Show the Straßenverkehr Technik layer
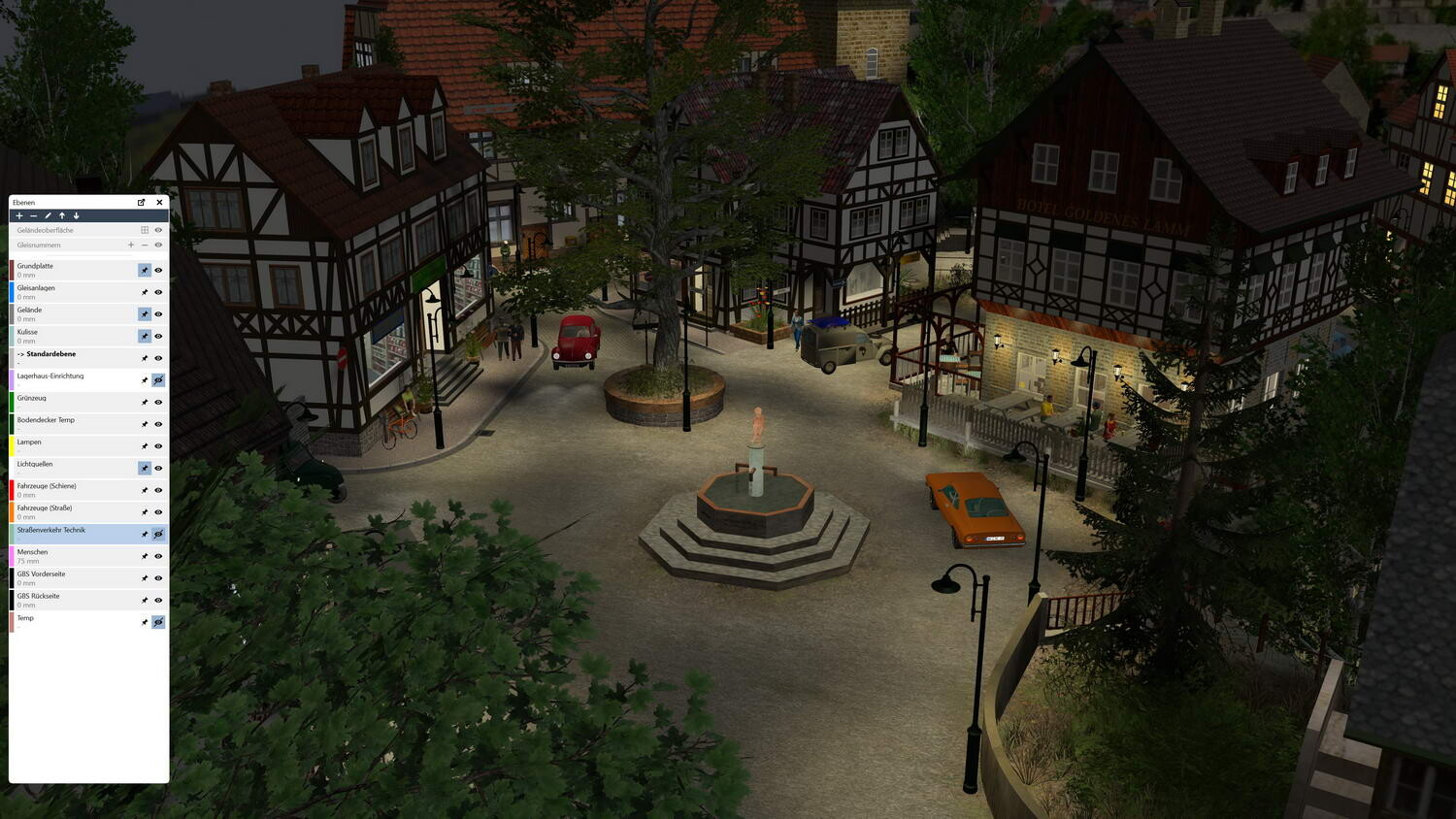The image size is (1456, 819). tap(158, 535)
